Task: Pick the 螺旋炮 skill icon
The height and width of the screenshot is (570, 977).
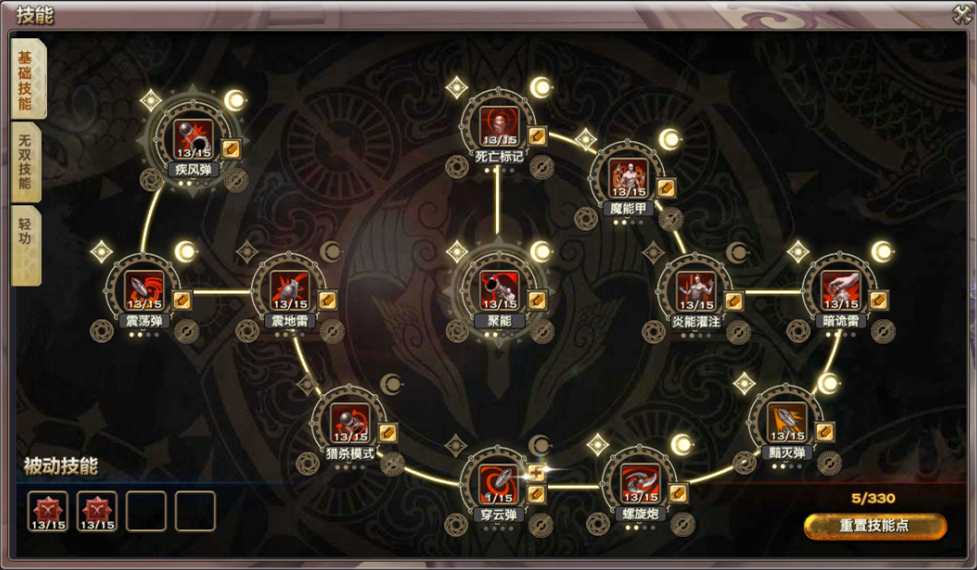Action: pyautogui.click(x=640, y=485)
